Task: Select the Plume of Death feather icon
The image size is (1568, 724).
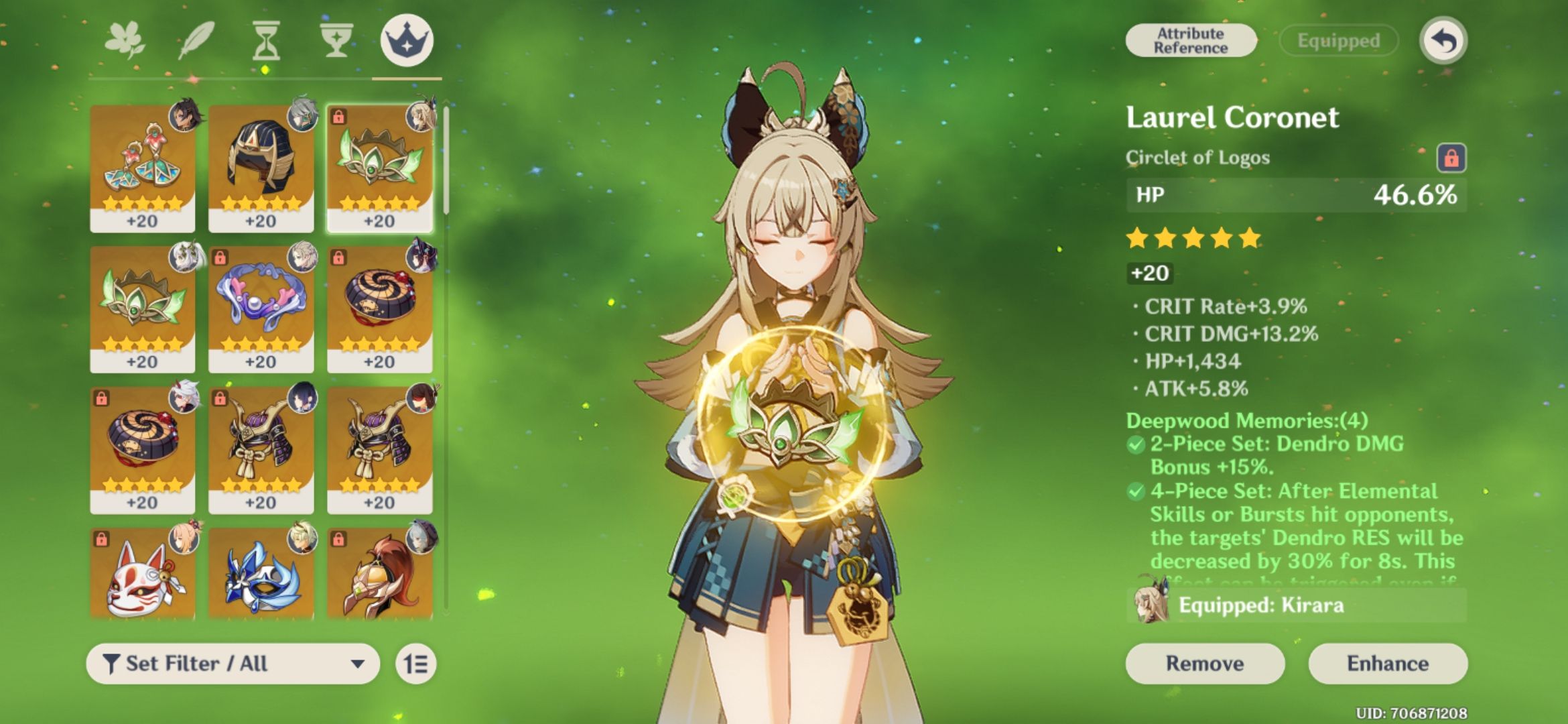Action: pyautogui.click(x=198, y=40)
